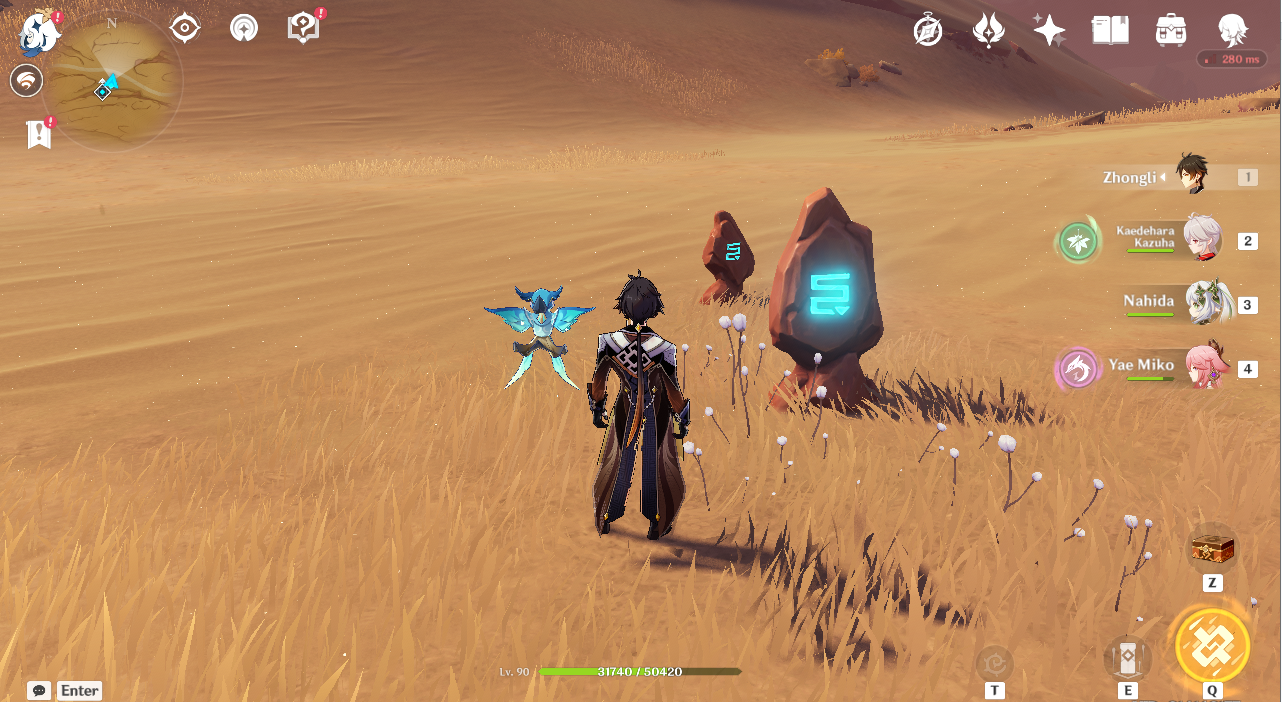1282x702 pixels.
Task: Open the circular minimap
Action: [x=113, y=84]
